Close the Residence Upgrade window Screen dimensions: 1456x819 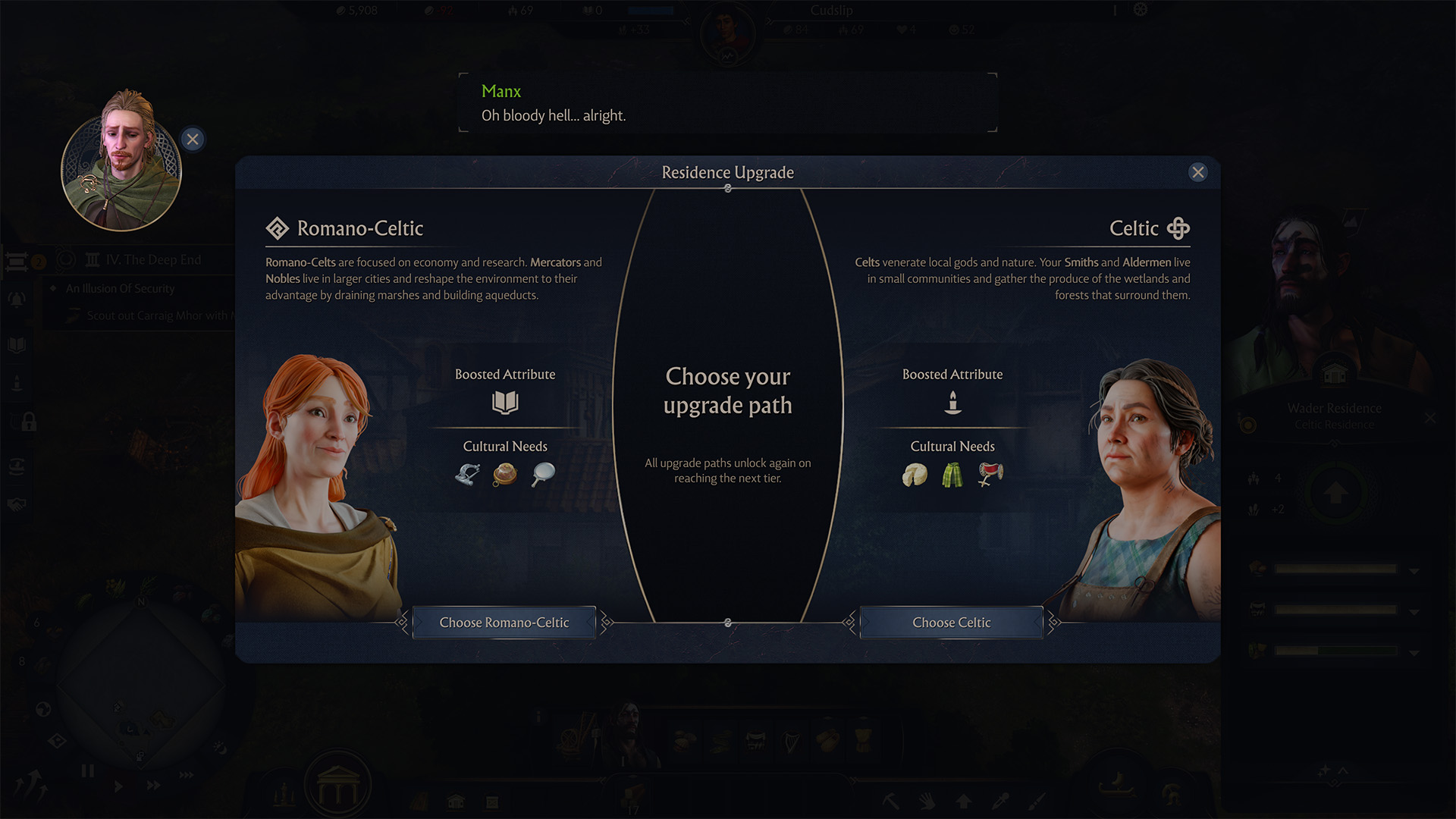click(1198, 172)
